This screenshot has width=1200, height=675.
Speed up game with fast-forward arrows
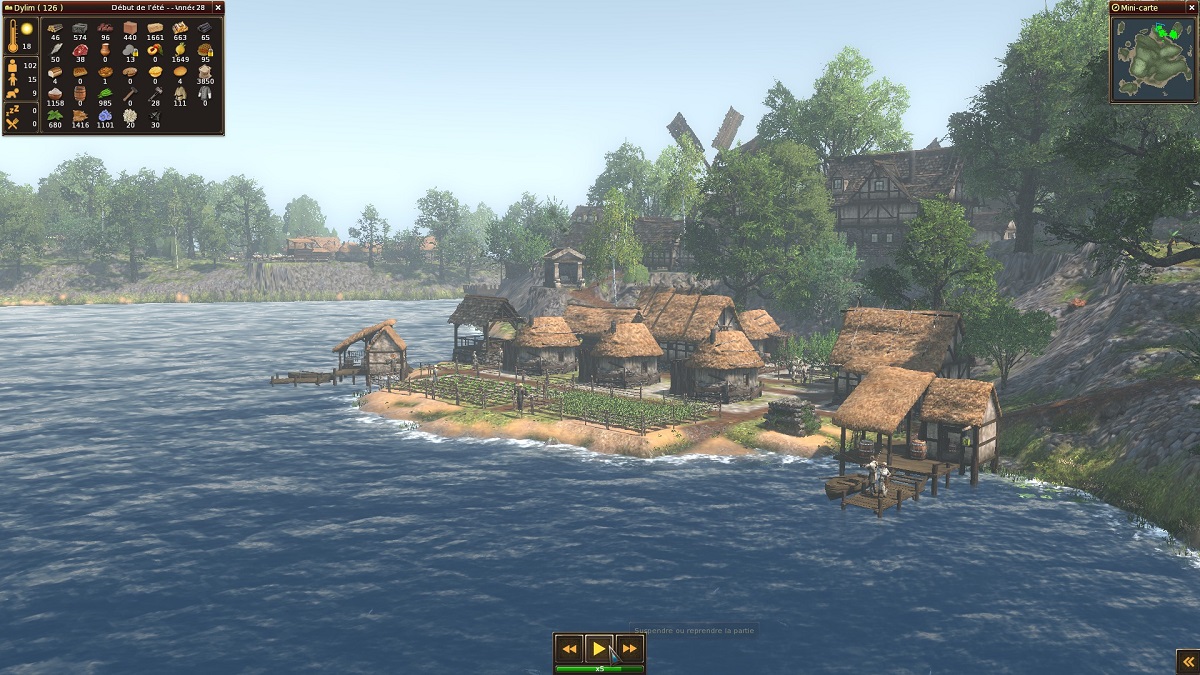629,649
